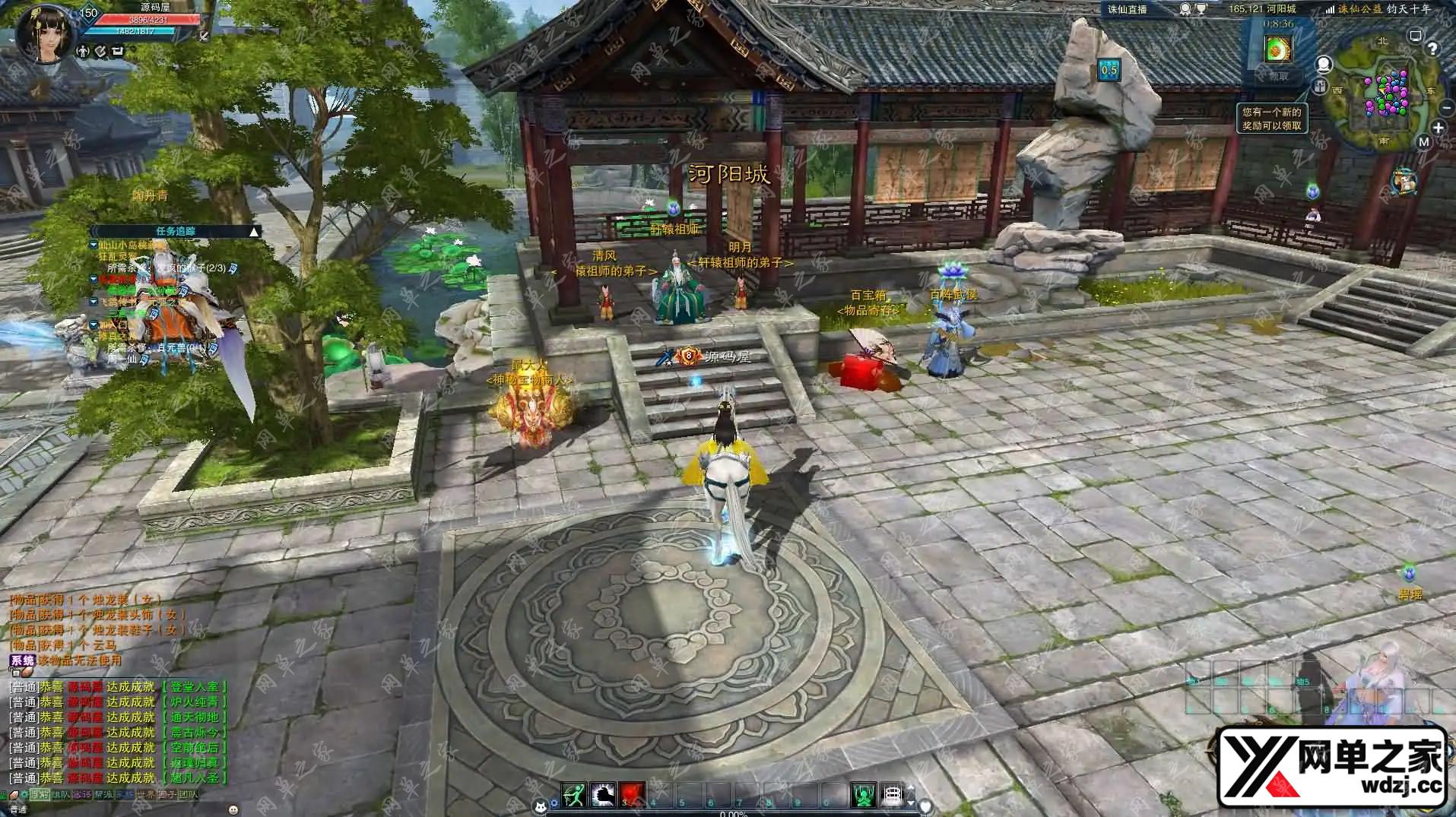Open the 诛仙直播 livestream button
This screenshot has height=817, width=1456.
pyautogui.click(x=1127, y=9)
